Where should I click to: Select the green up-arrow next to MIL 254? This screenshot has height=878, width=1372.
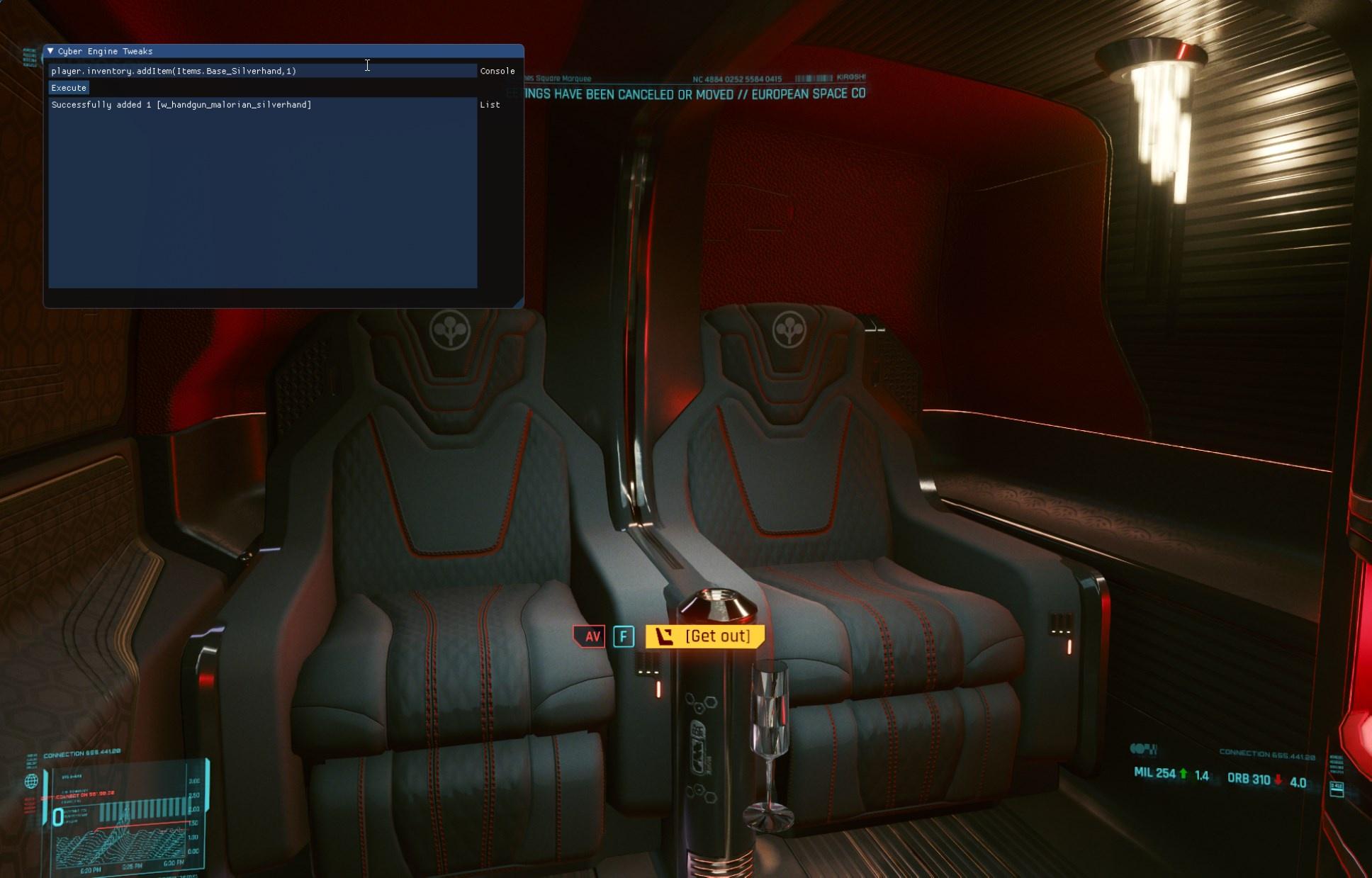coord(1183,773)
